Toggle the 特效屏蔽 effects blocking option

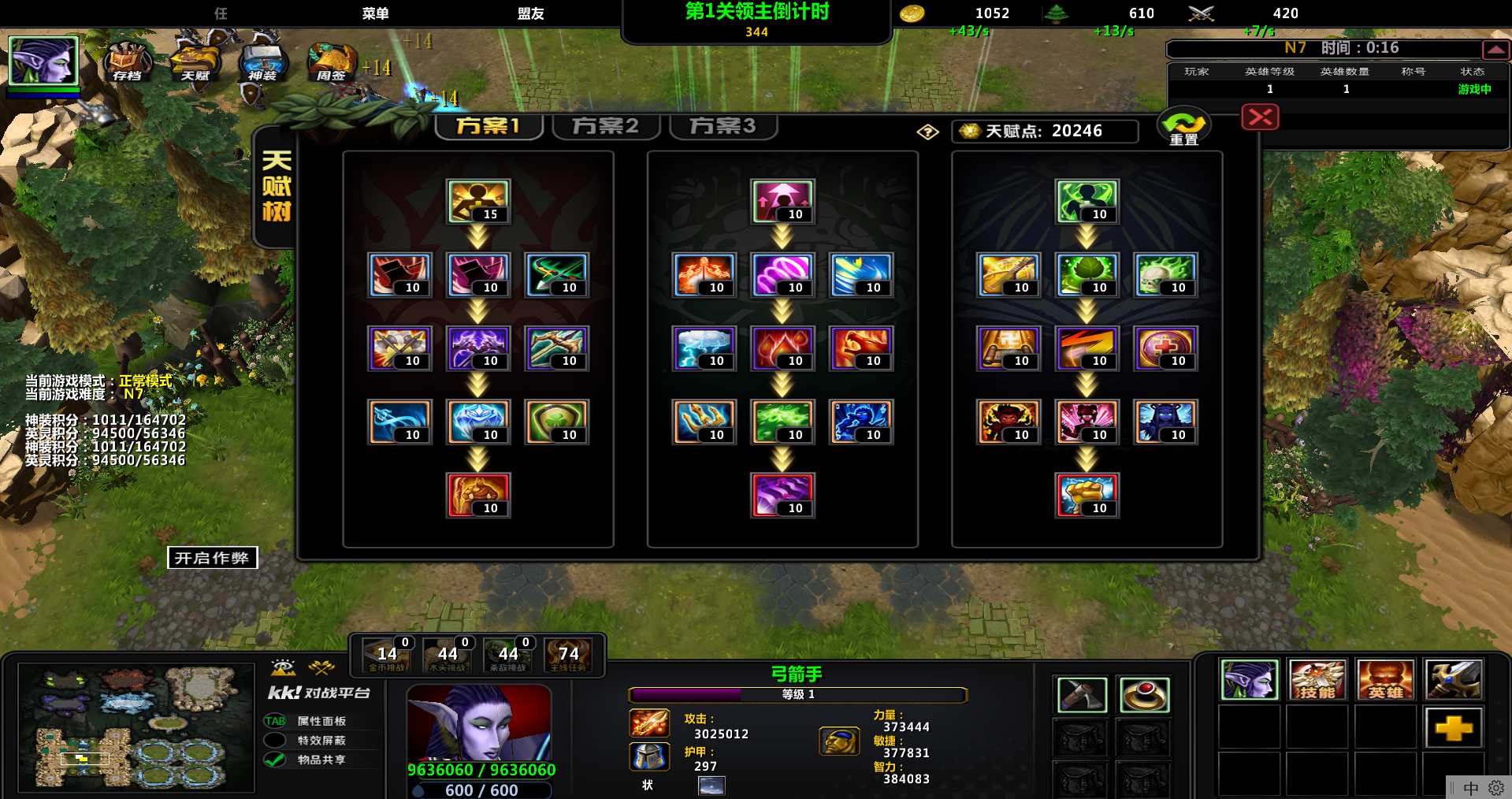coord(275,740)
